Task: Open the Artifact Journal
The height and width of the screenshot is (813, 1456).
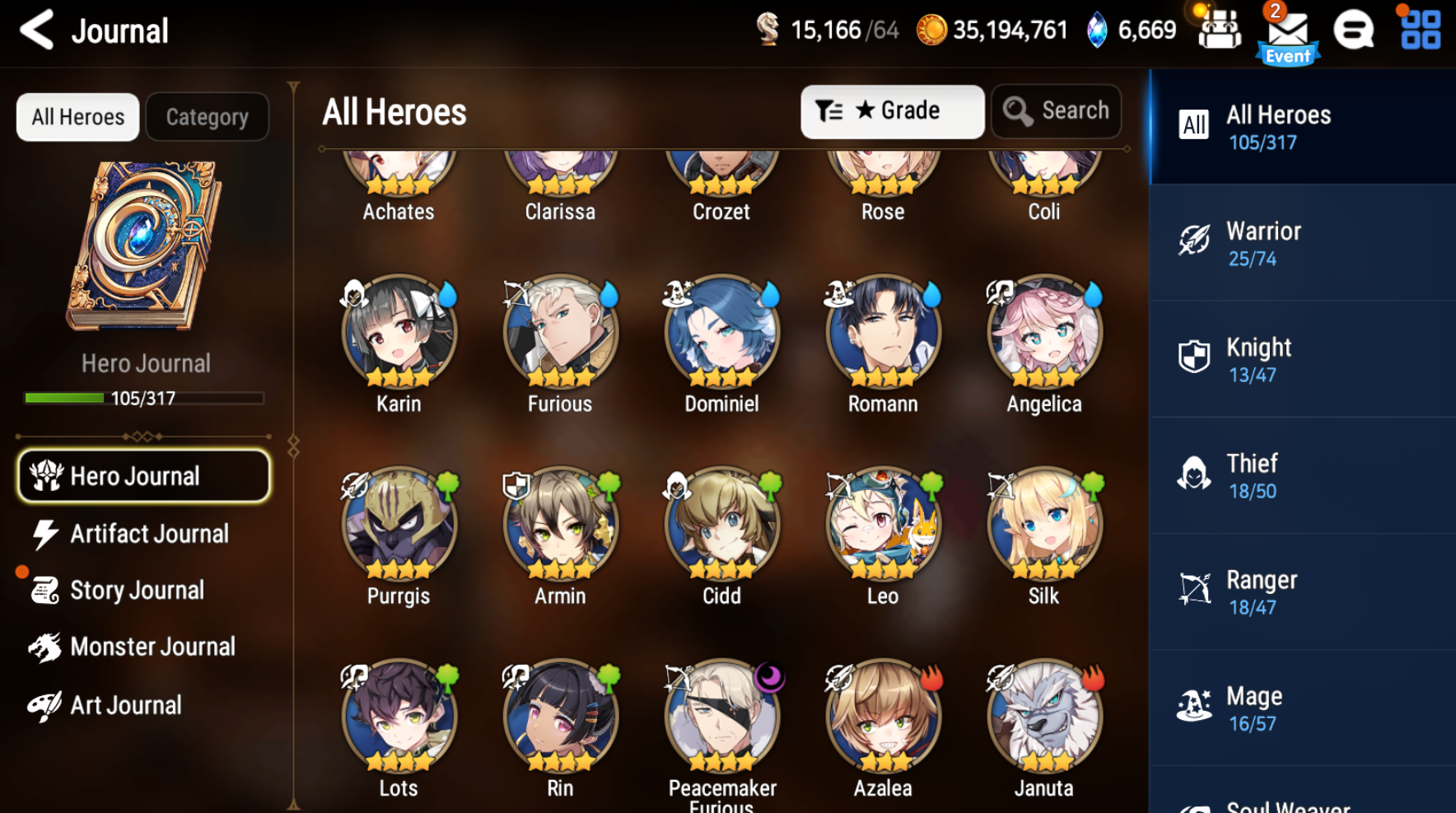Action: pos(148,534)
